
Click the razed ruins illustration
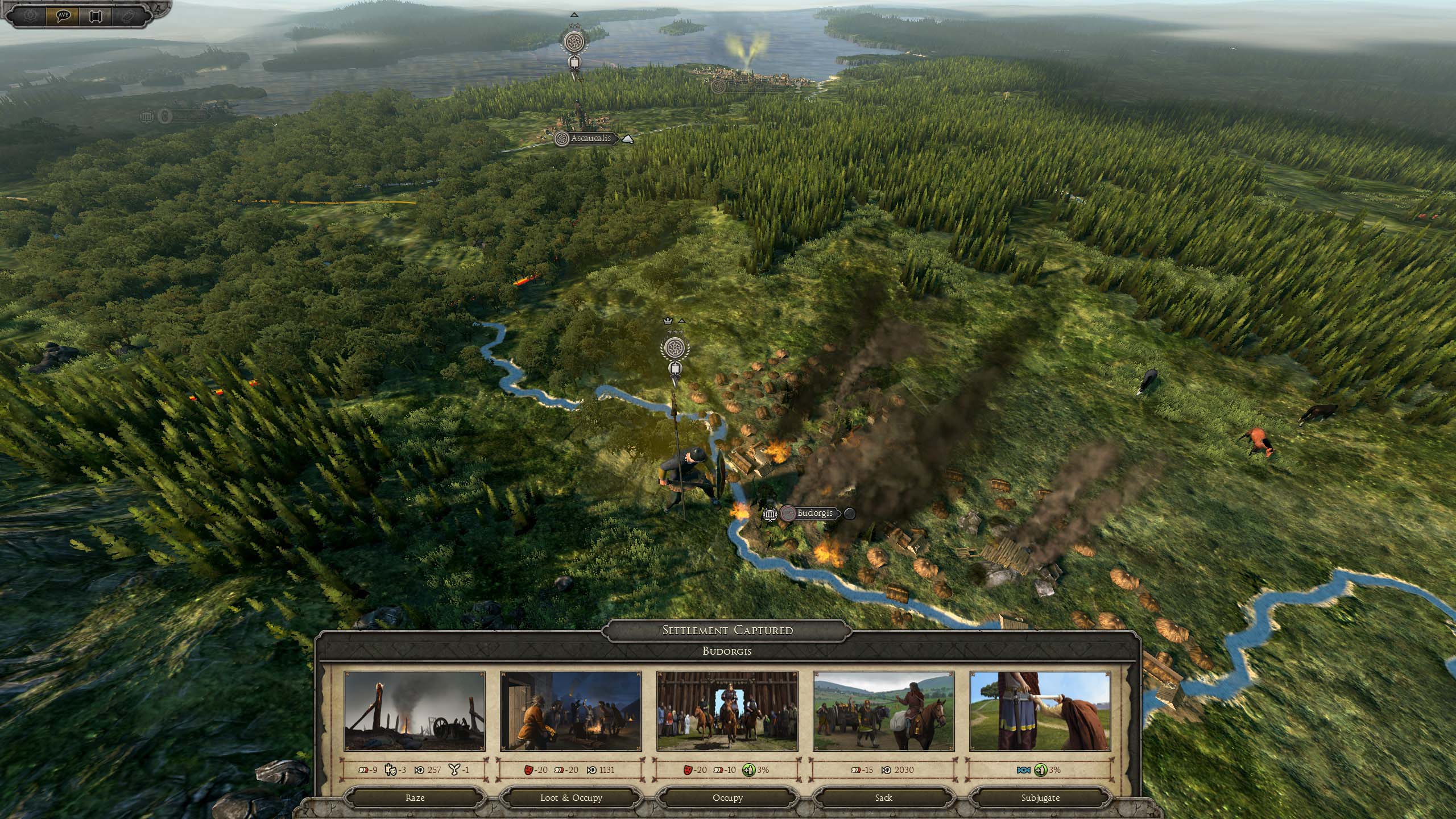pos(415,711)
